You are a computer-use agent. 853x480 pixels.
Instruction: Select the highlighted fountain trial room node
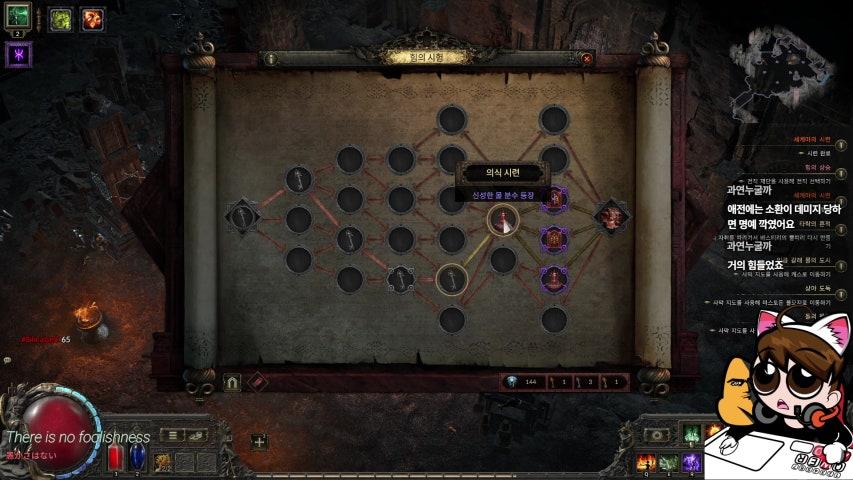pos(502,219)
